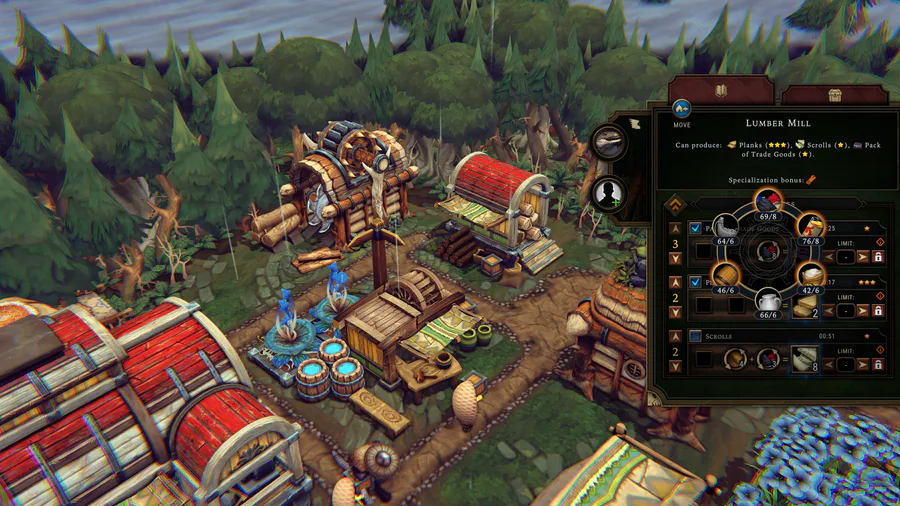Collapse recipes with the double chevron
The width and height of the screenshot is (900, 506).
[x=675, y=203]
